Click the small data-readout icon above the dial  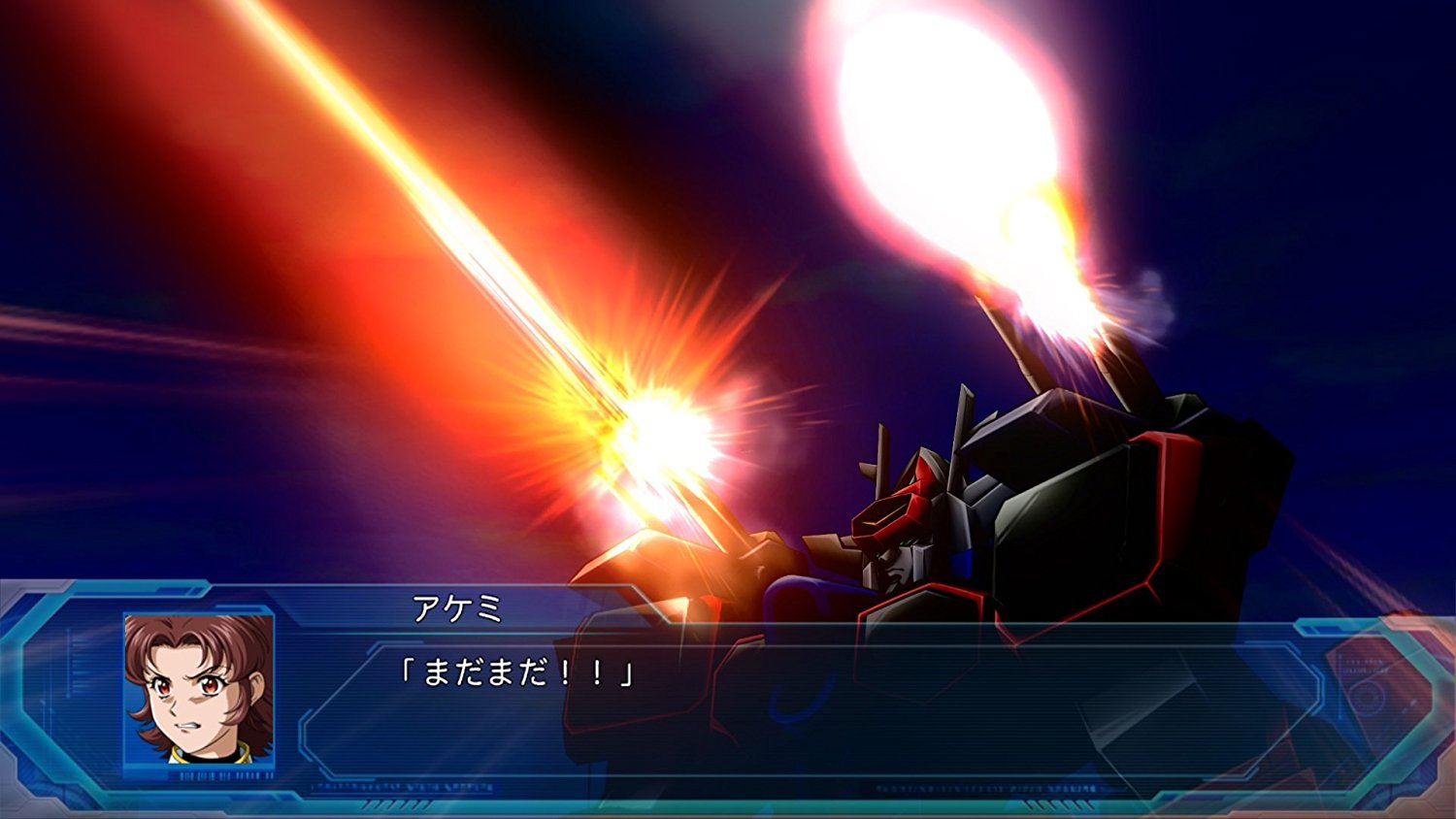coord(1362,664)
